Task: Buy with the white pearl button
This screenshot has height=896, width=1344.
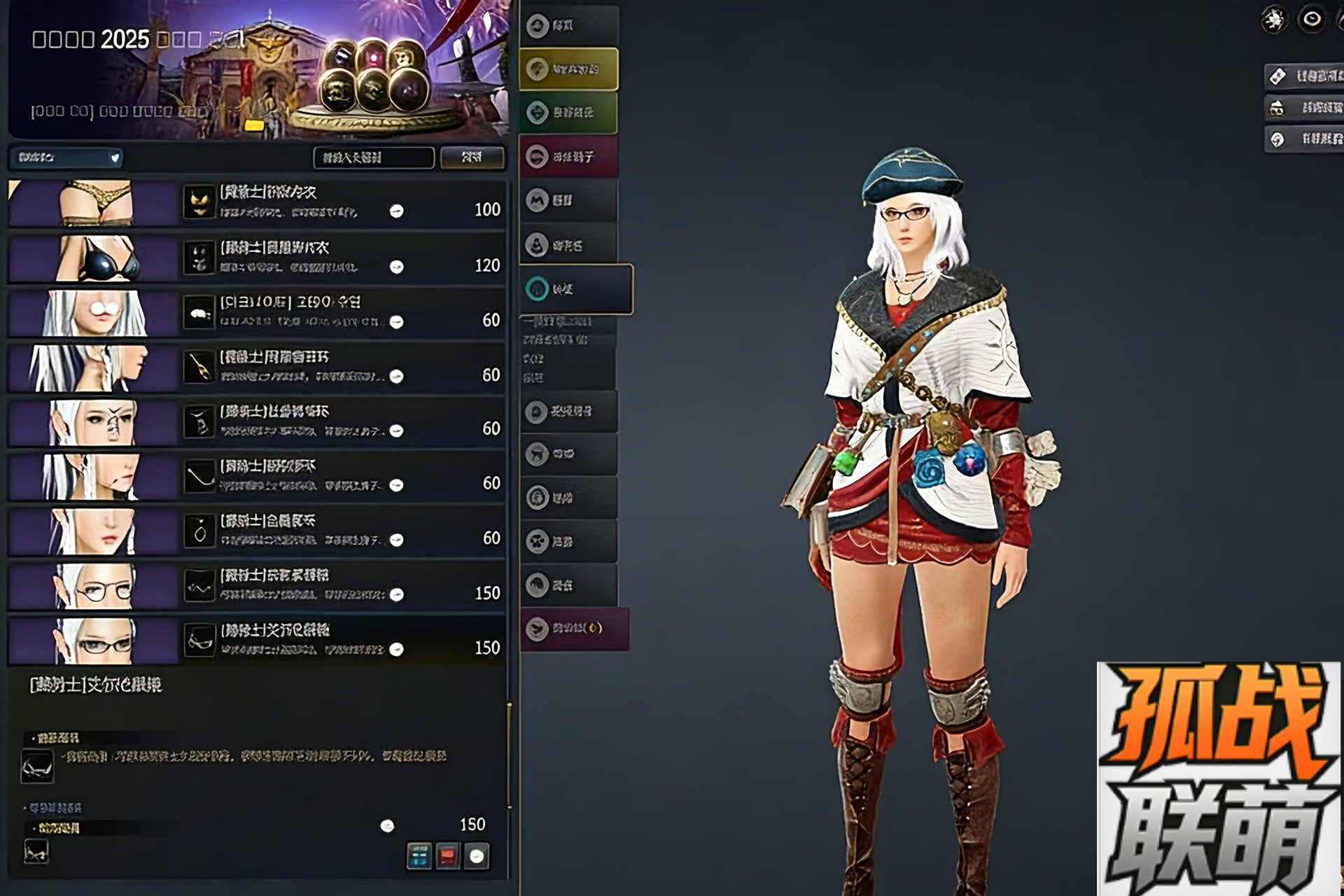Action: (x=477, y=855)
